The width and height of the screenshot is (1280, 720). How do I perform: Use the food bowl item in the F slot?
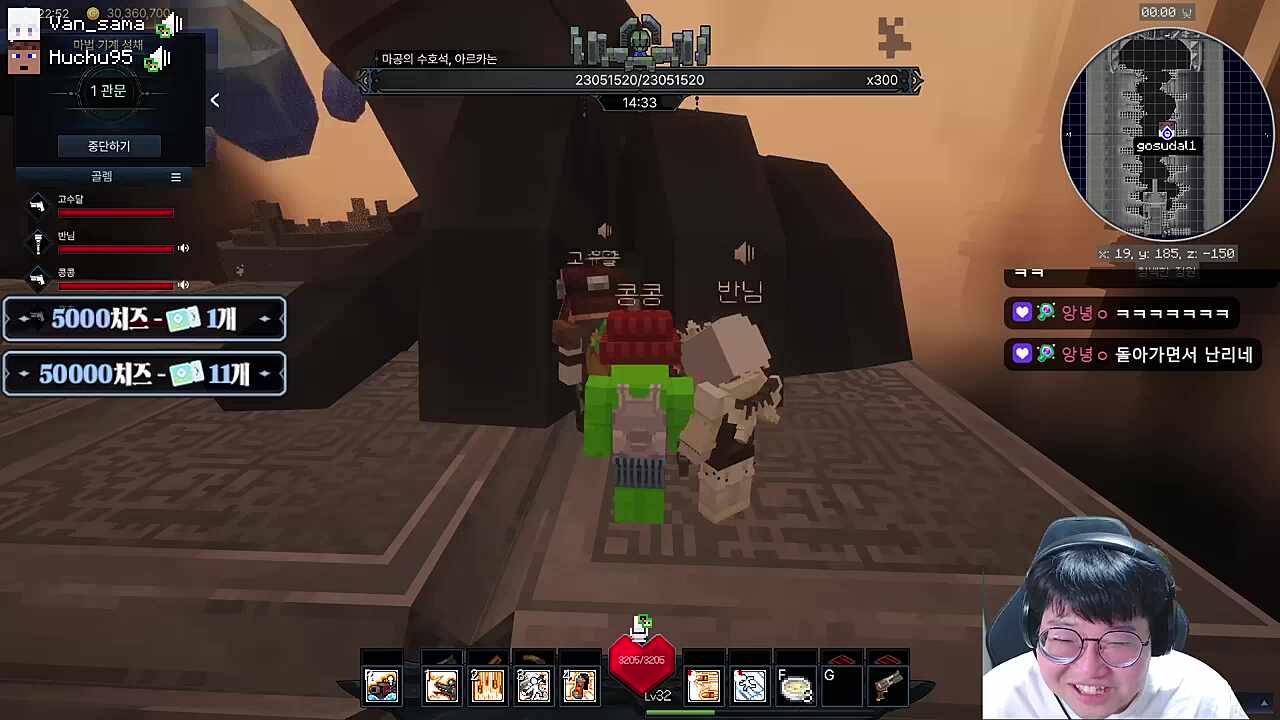click(795, 687)
